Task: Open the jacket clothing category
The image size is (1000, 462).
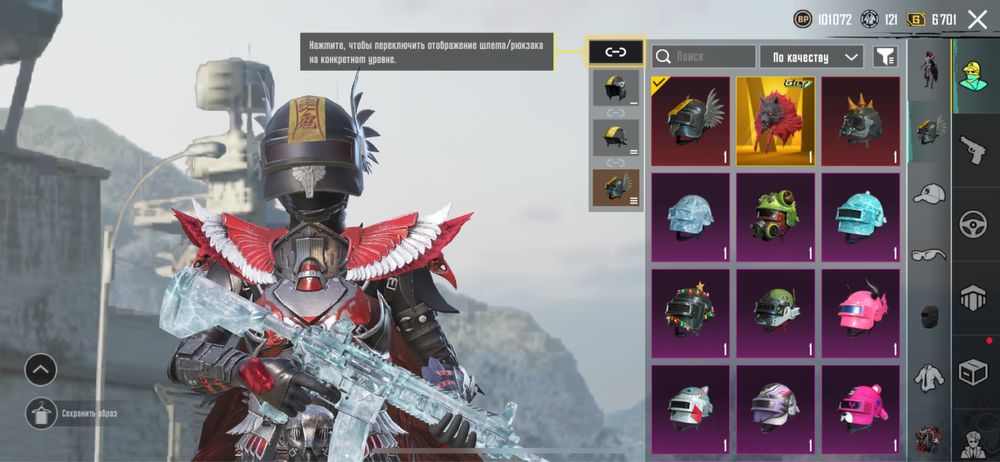Action: click(929, 377)
